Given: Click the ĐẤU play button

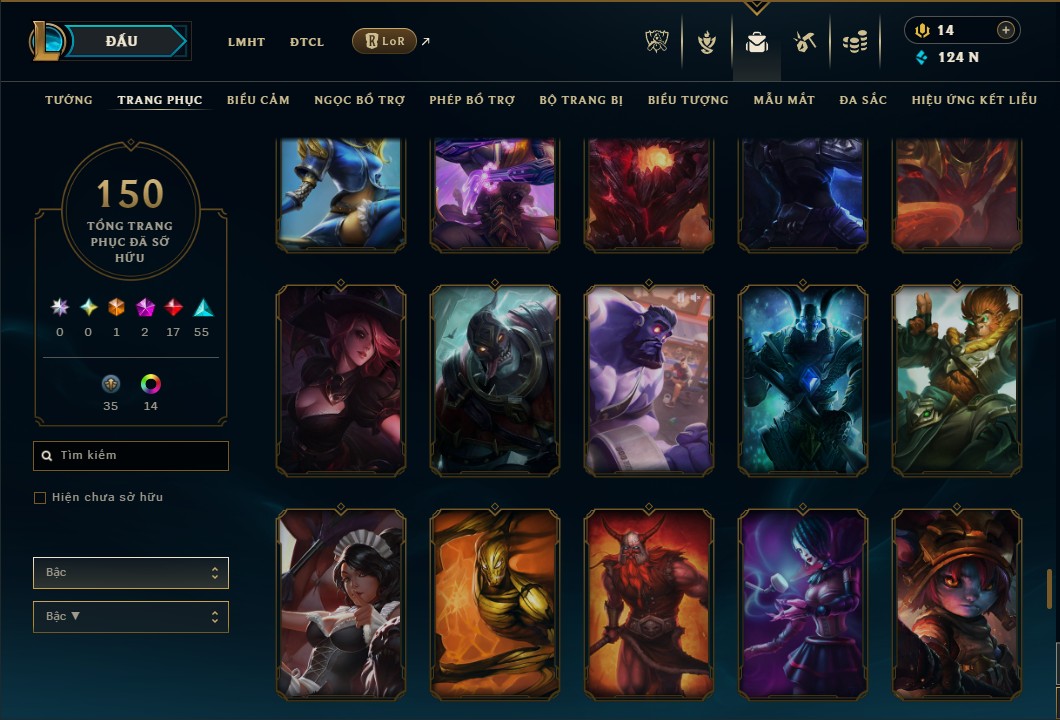Looking at the screenshot, I should click(122, 41).
